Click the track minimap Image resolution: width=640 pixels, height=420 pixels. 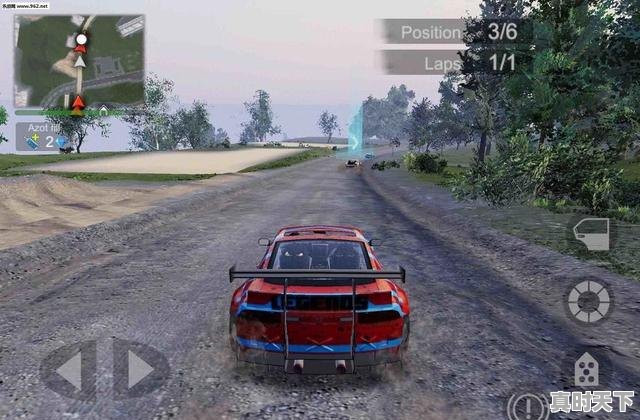[79, 62]
